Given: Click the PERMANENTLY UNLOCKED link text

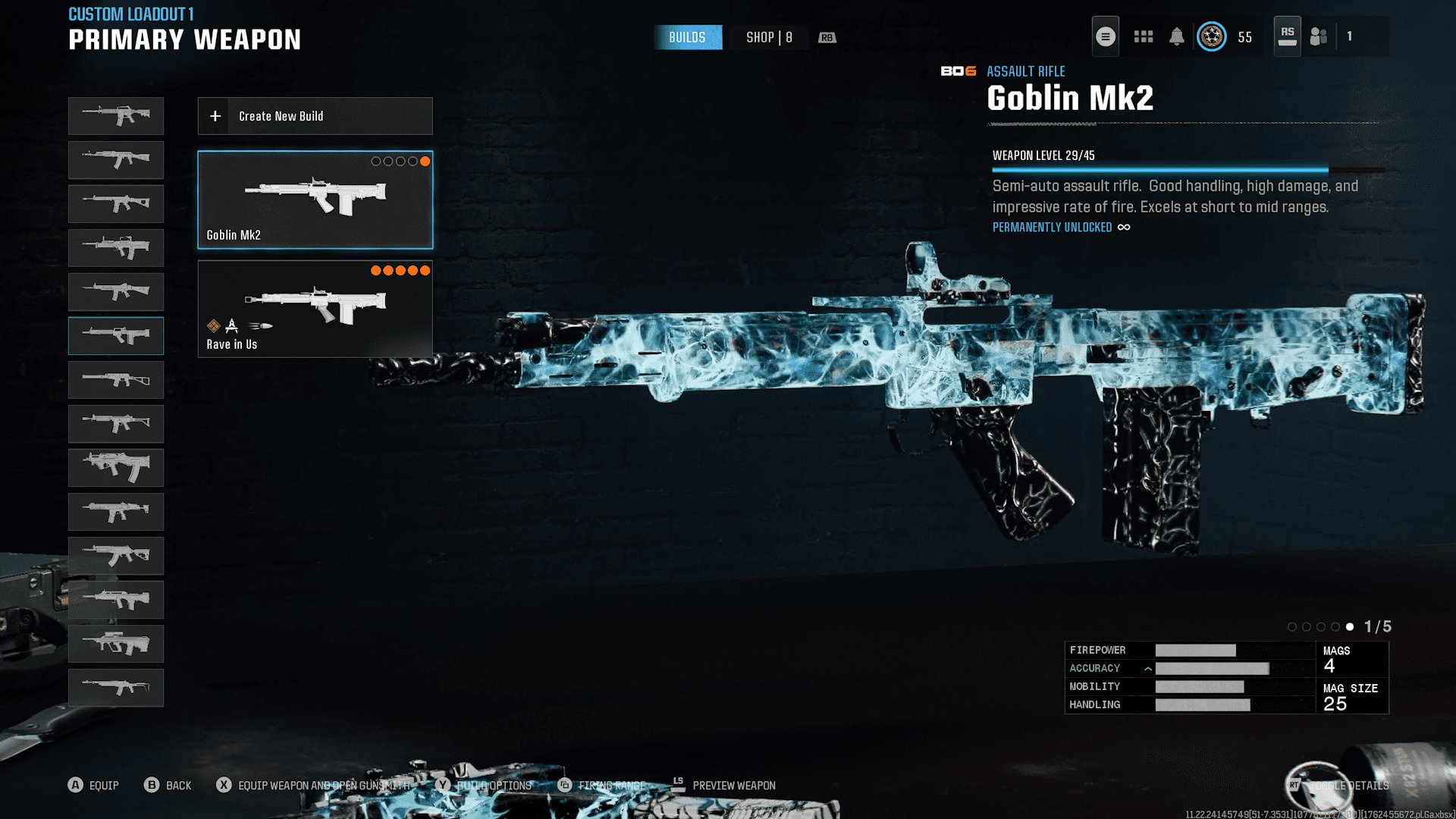Looking at the screenshot, I should [1053, 227].
